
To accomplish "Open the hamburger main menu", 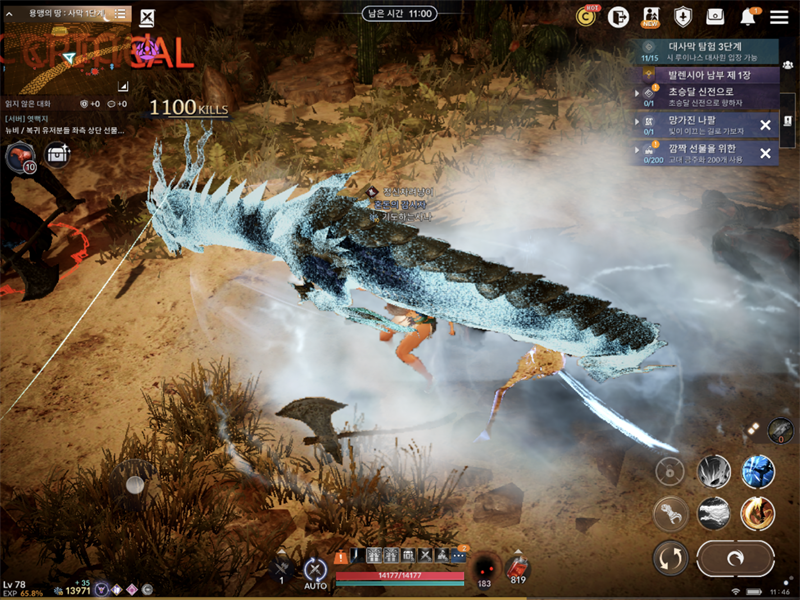I will (779, 16).
